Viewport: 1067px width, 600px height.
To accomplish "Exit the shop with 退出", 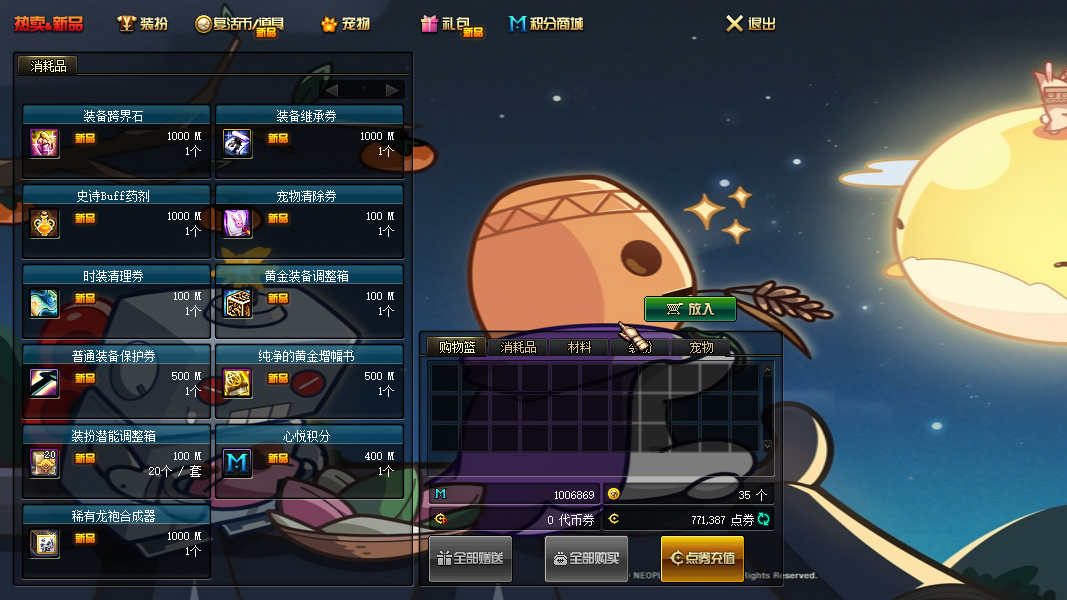I will click(751, 23).
